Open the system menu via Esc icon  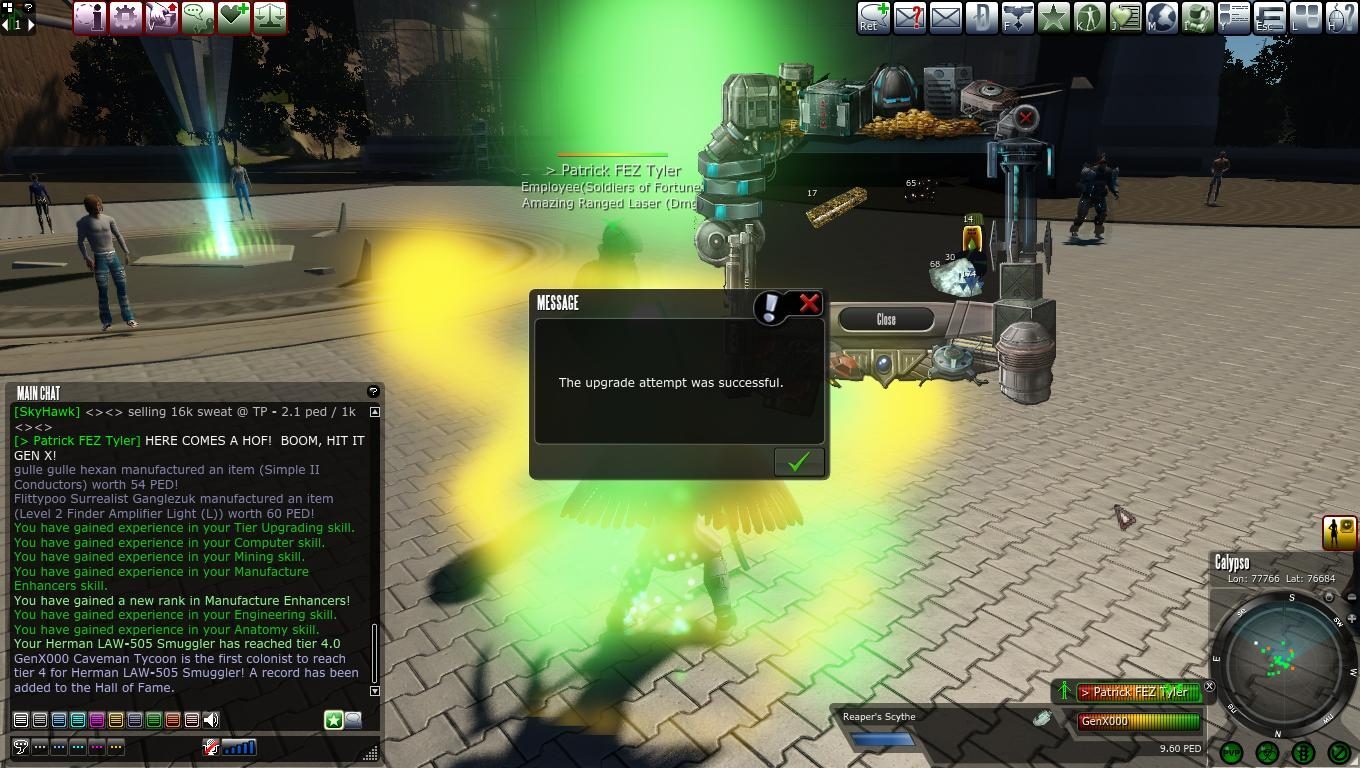pyautogui.click(x=1270, y=17)
